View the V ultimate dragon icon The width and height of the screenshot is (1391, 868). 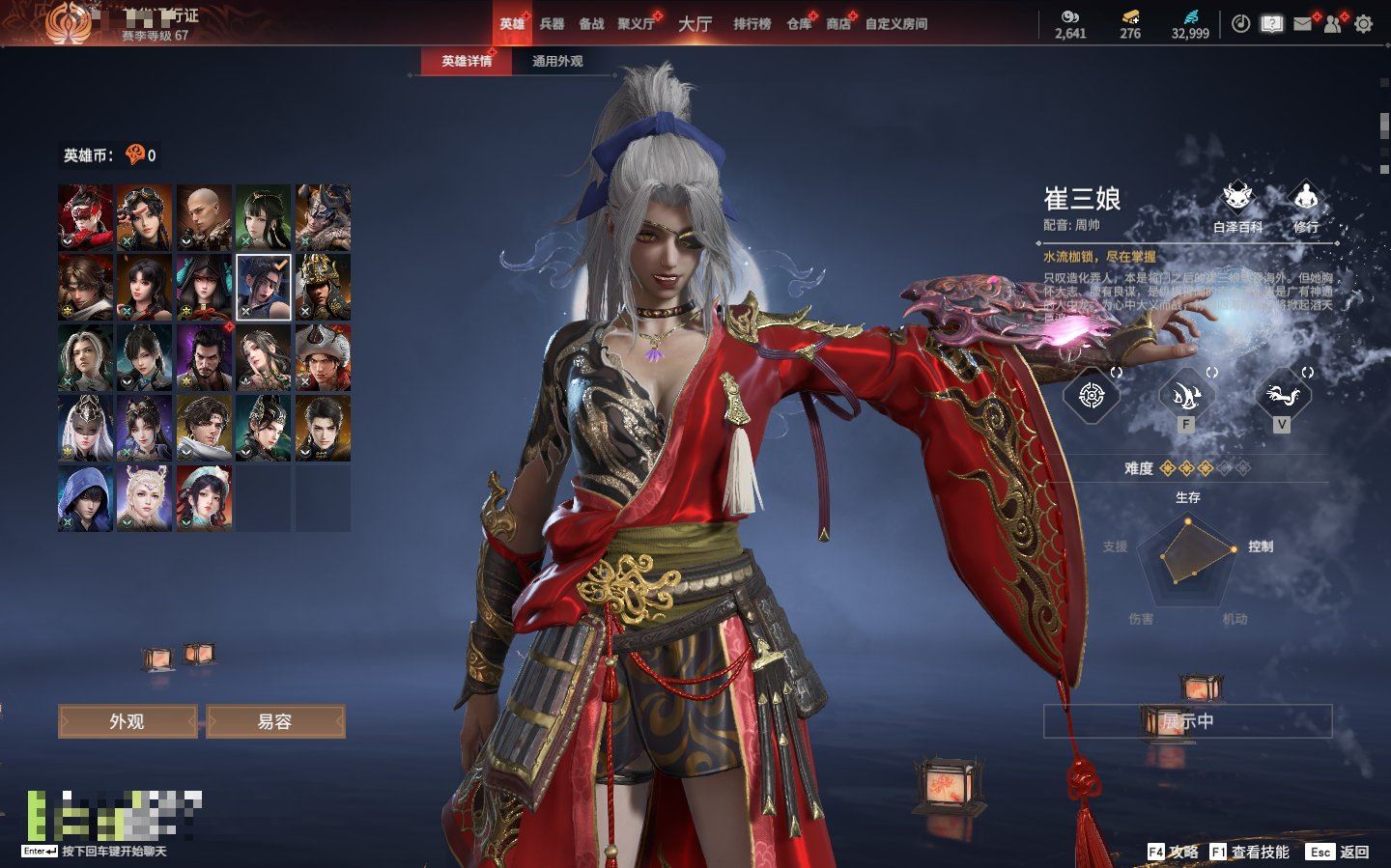(x=1281, y=395)
